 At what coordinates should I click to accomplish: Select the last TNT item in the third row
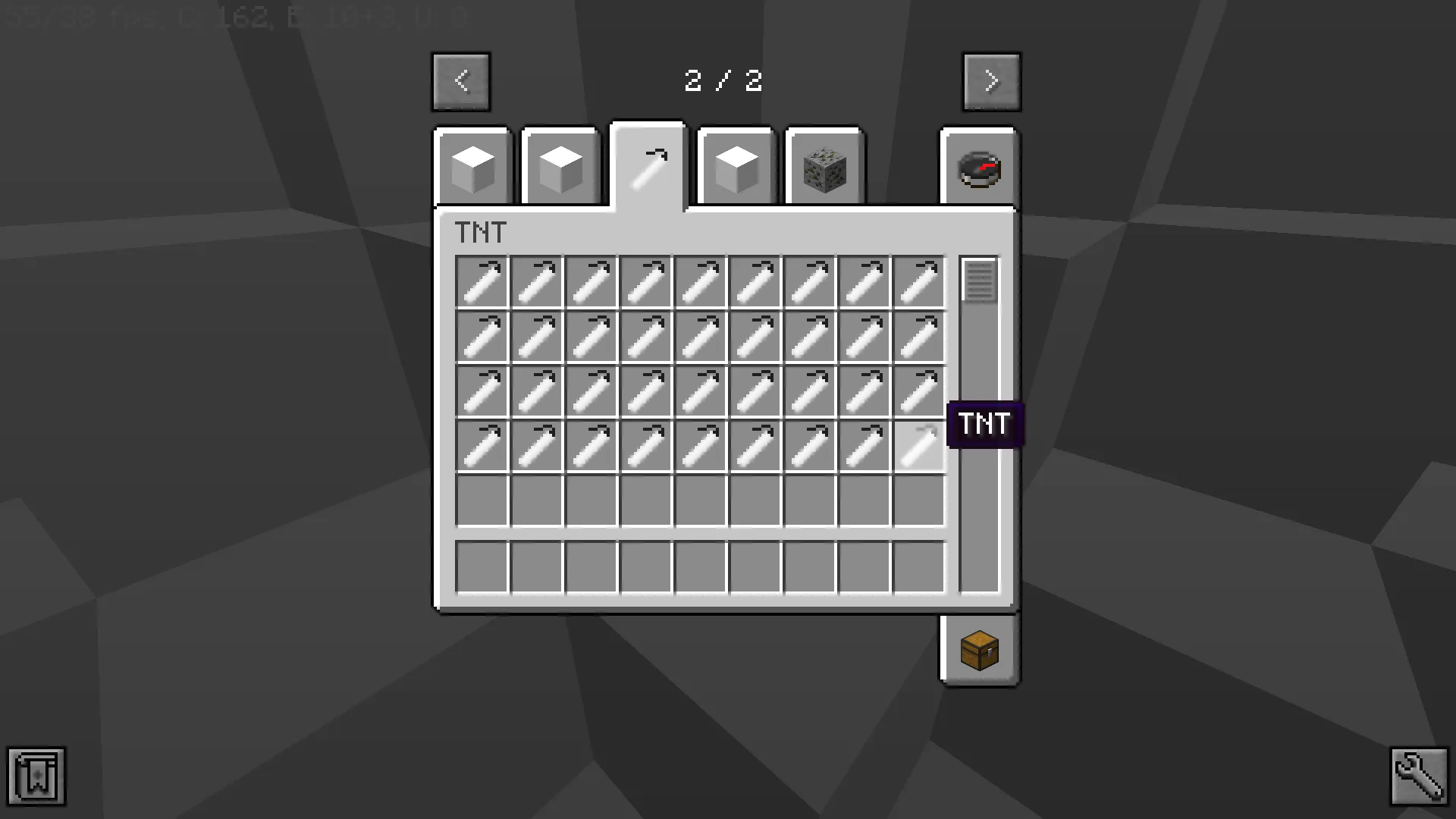point(918,391)
